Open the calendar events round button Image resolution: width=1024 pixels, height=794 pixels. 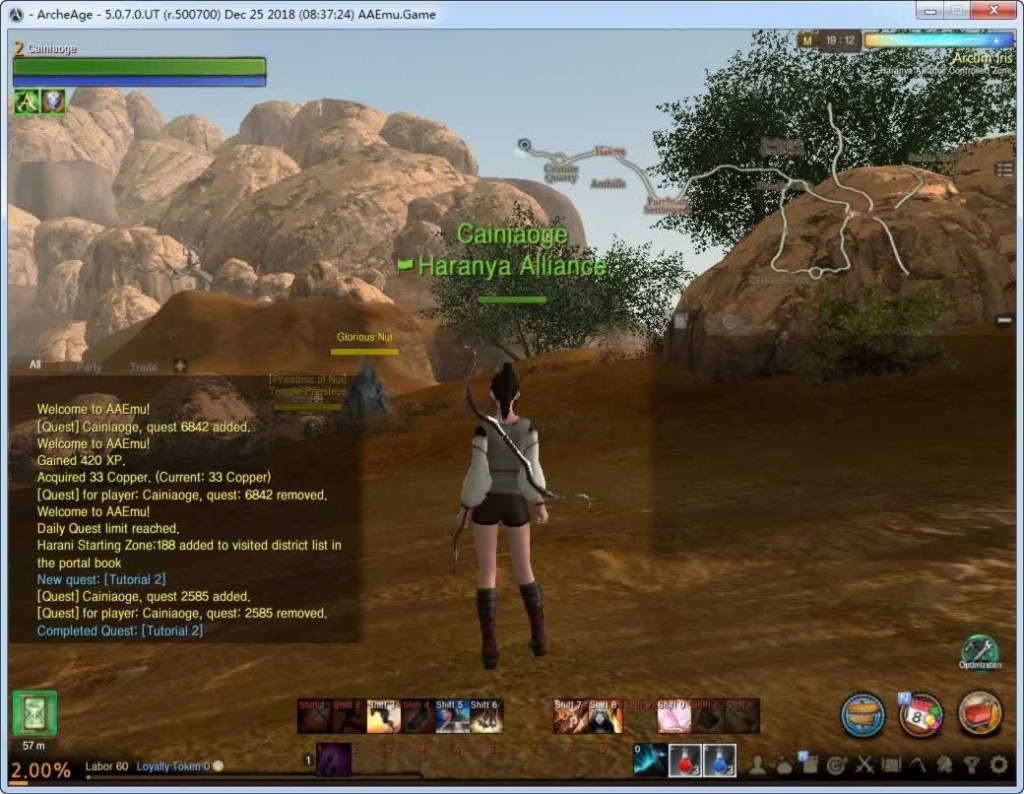click(x=921, y=715)
